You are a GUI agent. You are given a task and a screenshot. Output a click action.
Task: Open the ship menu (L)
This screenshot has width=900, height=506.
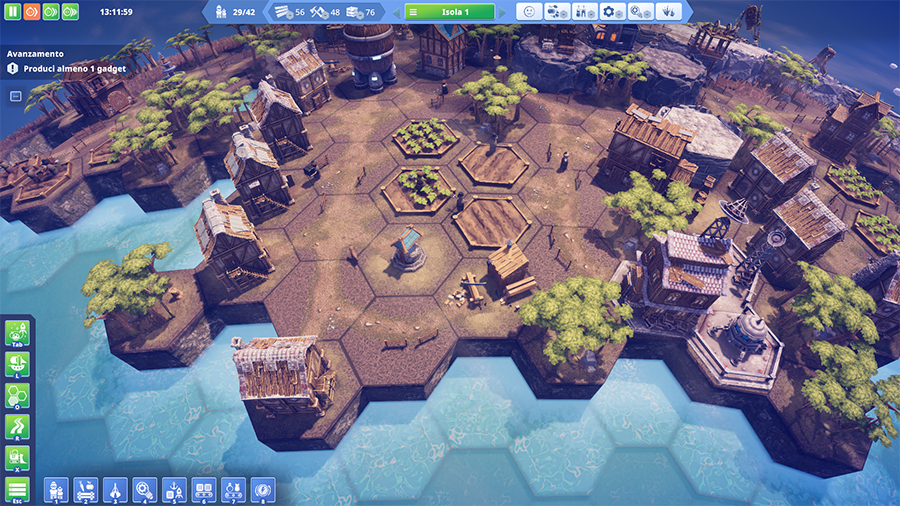(x=17, y=364)
